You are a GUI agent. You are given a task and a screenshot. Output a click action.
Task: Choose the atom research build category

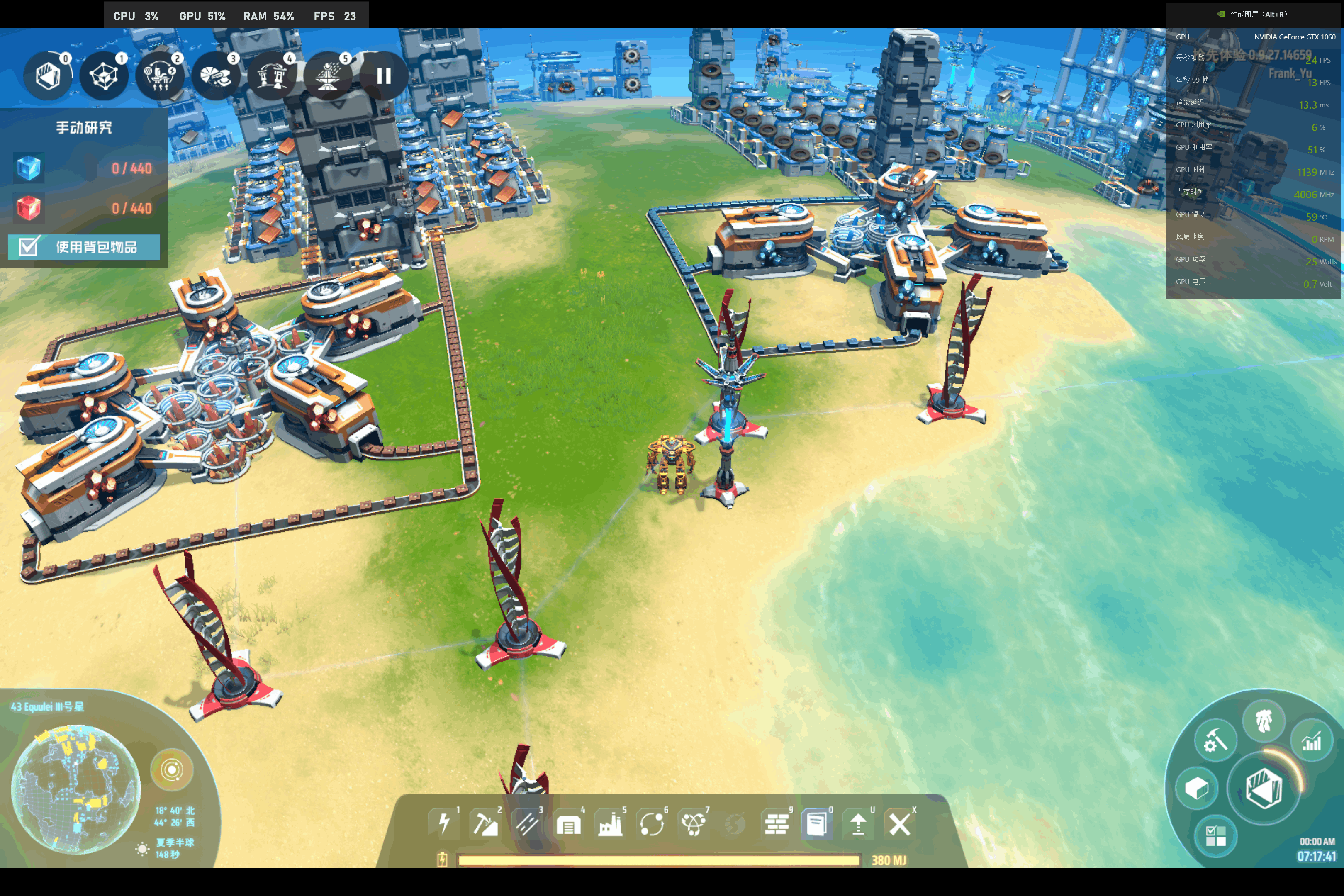693,824
